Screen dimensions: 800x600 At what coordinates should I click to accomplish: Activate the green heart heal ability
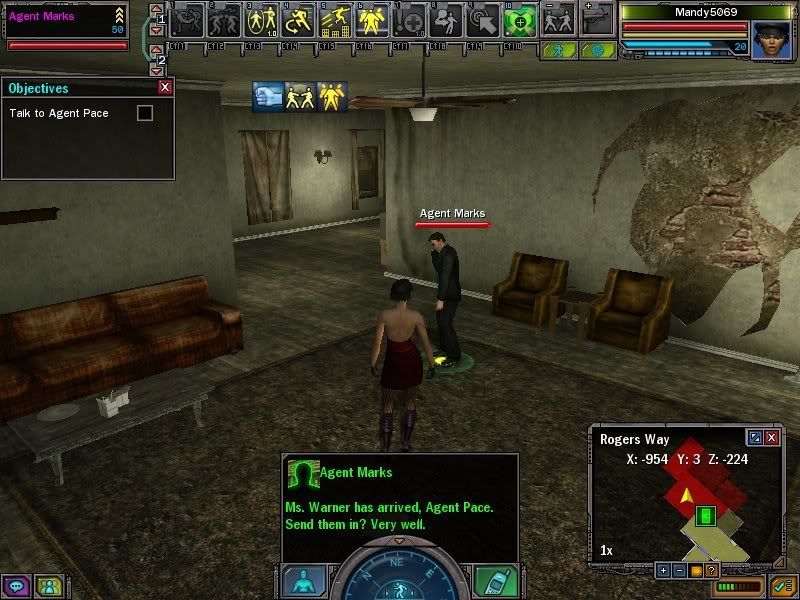[x=519, y=18]
